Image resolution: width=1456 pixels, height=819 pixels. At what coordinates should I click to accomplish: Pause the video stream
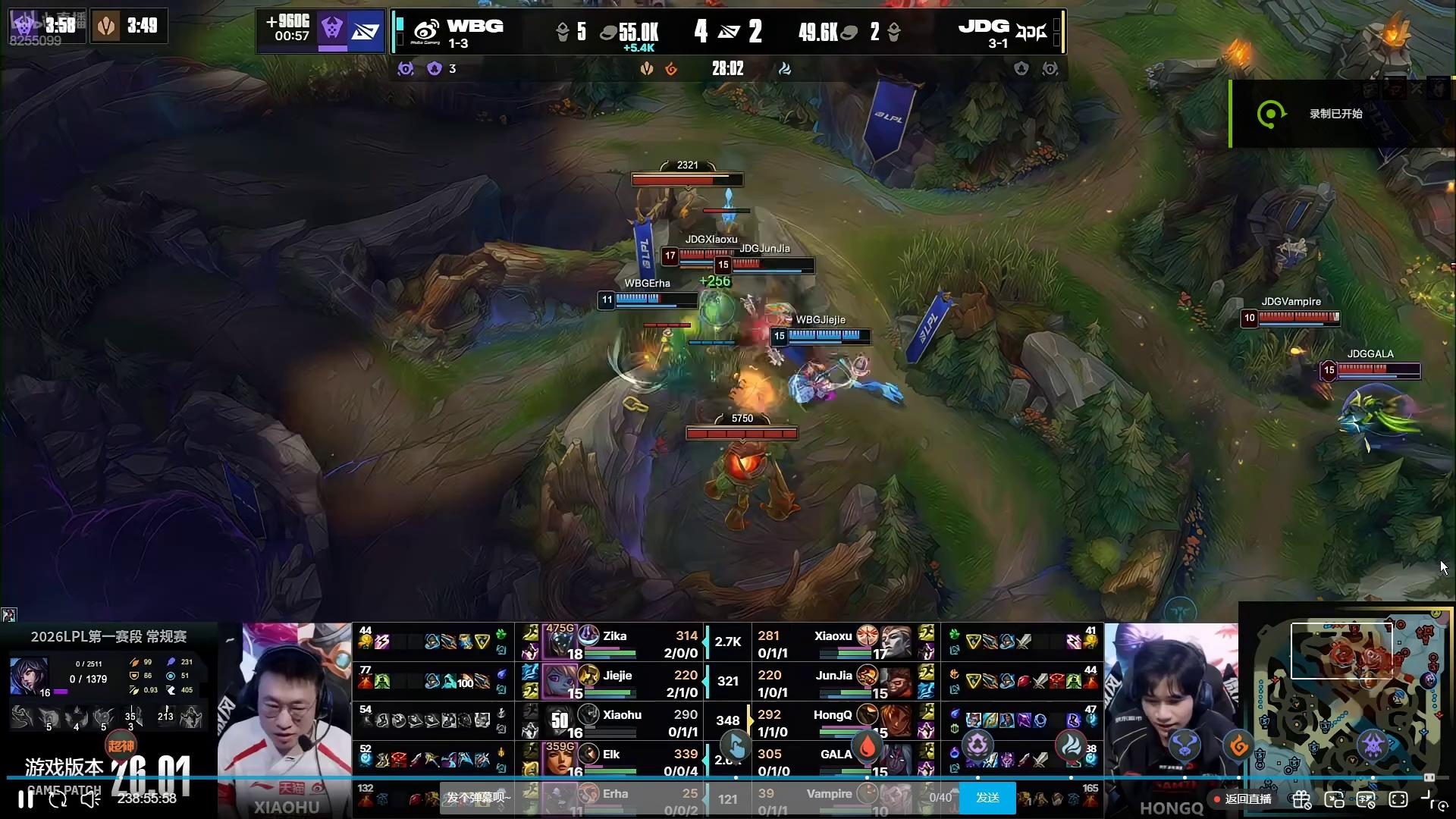click(25, 799)
